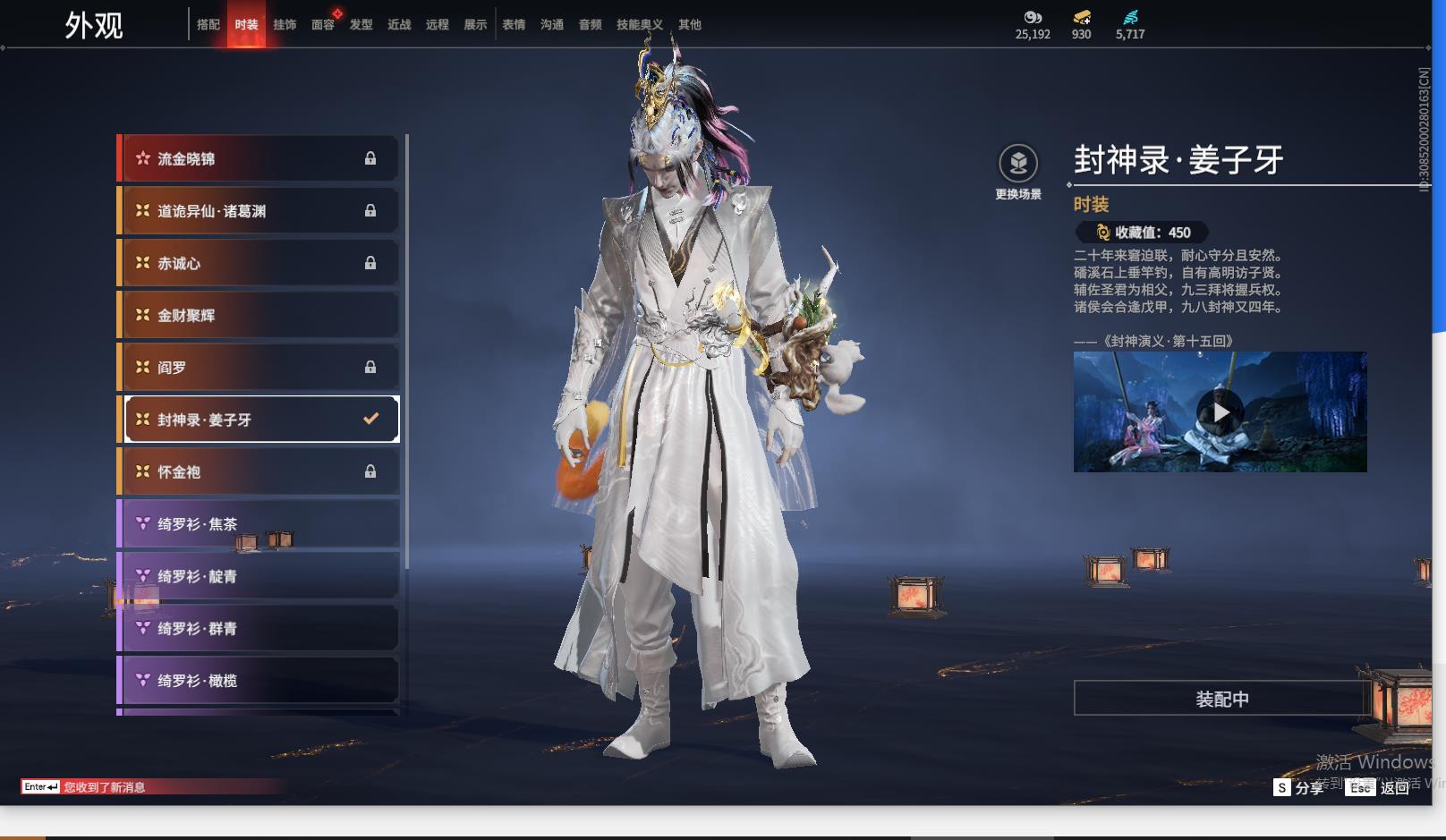Image resolution: width=1446 pixels, height=840 pixels.
Task: Click the 装配中 equip button
Action: click(x=1221, y=699)
